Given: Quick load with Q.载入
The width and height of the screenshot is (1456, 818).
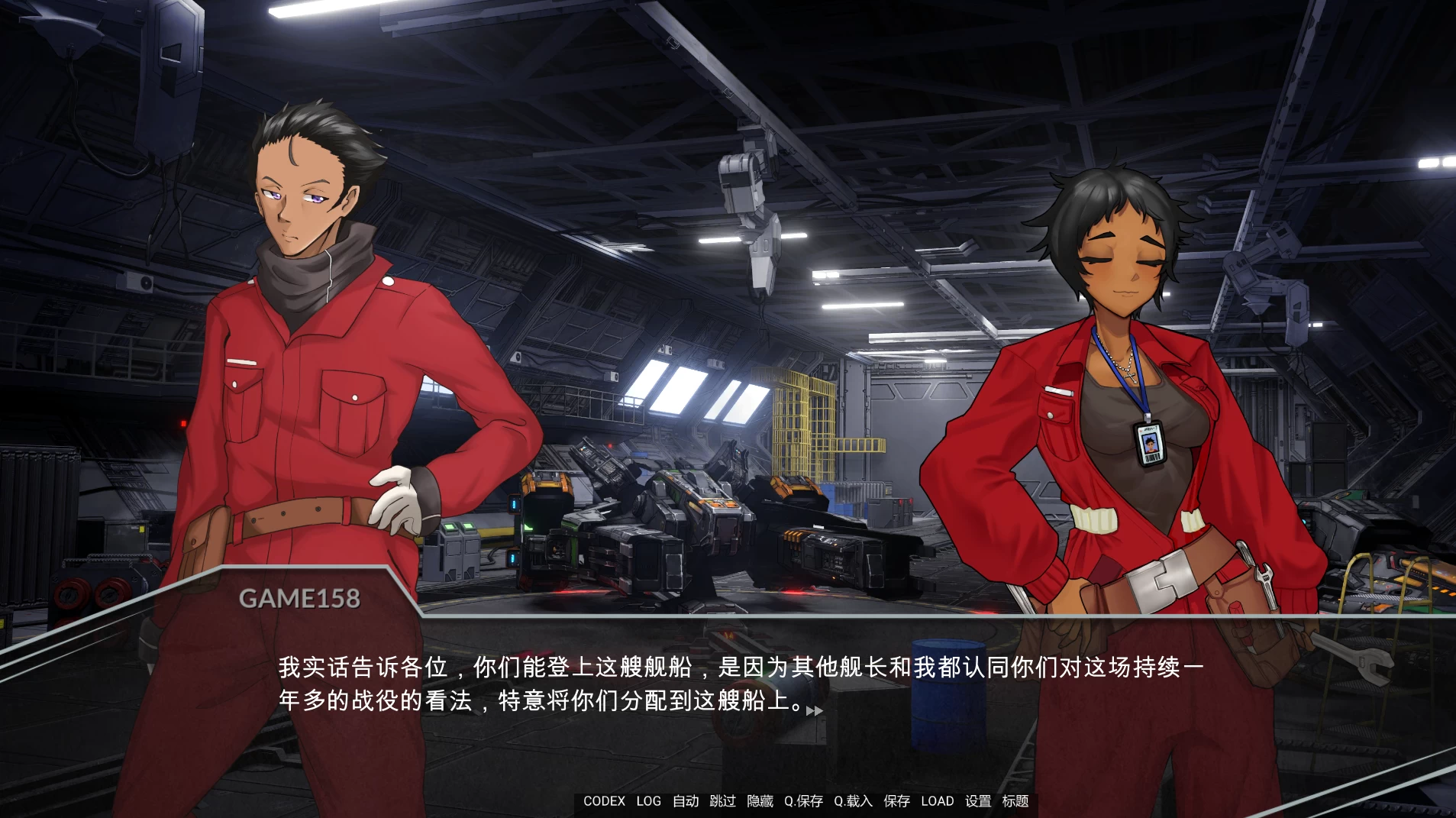Looking at the screenshot, I should (851, 801).
